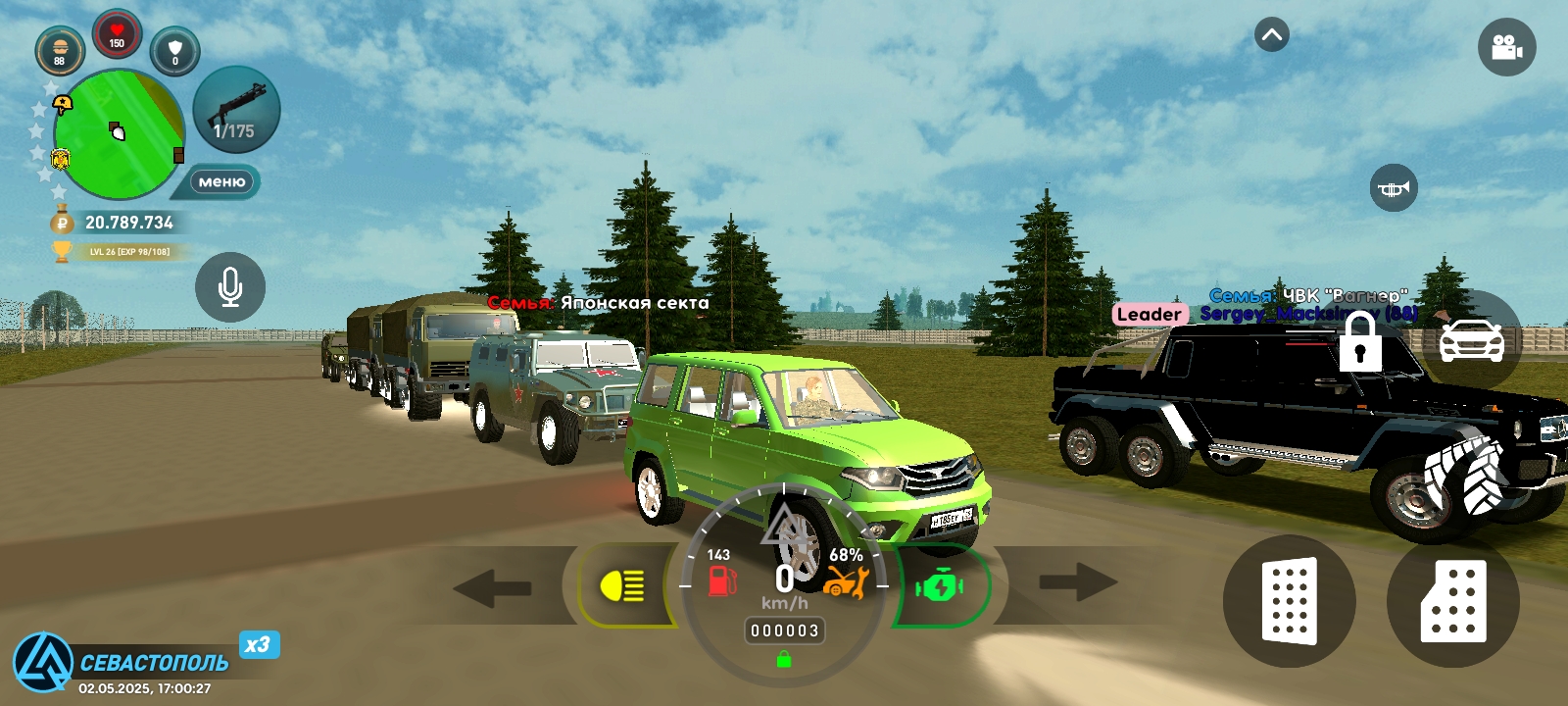Honk the car horn
The width and height of the screenshot is (1568, 706).
[x=1393, y=189]
